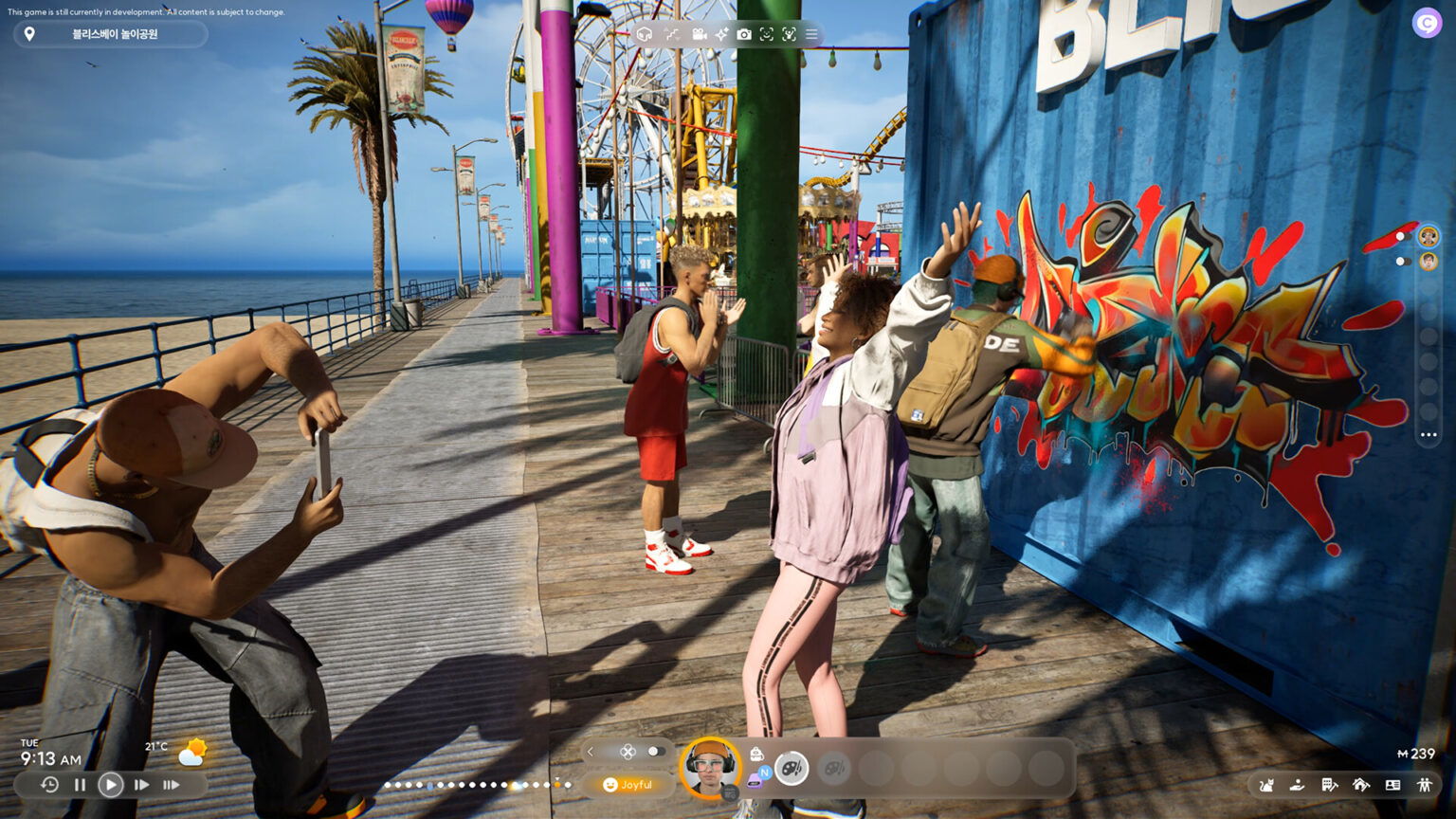The image size is (1456, 819).
Task: Select the lower character portrait on right panel
Action: (x=1428, y=261)
